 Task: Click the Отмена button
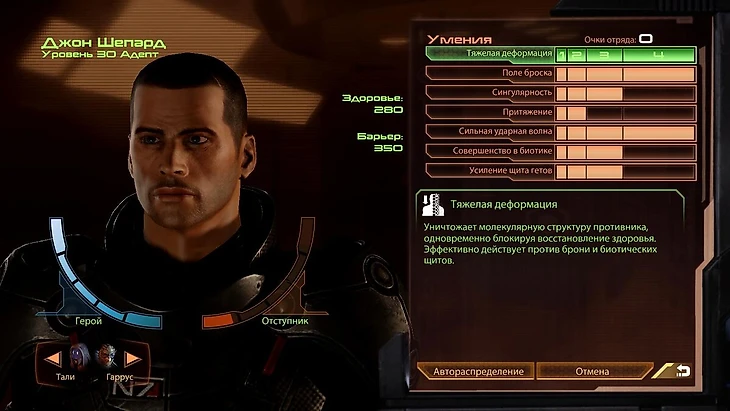click(592, 371)
